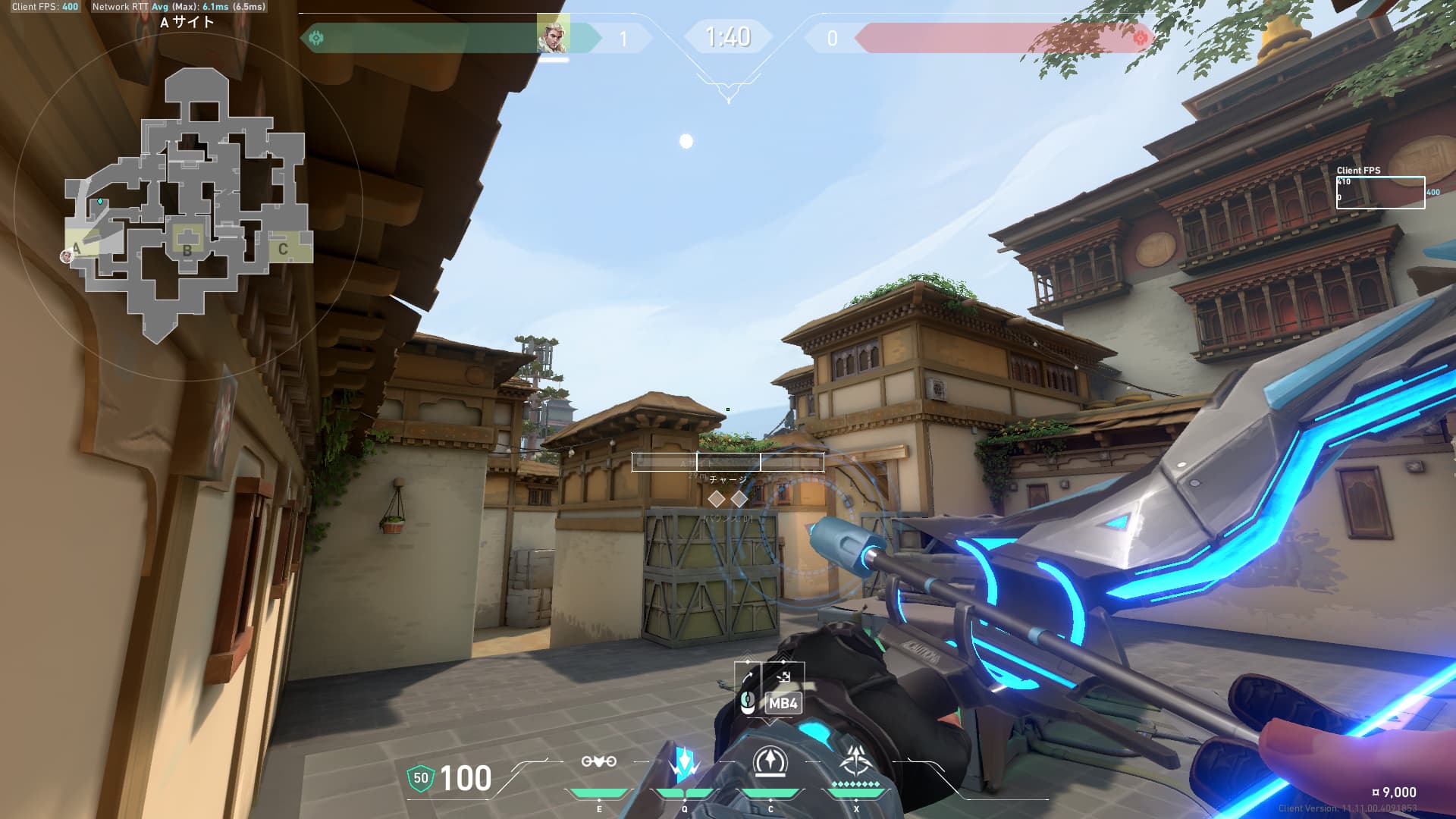Click the shield armor icon showing 50
The image size is (1456, 819).
(x=420, y=778)
